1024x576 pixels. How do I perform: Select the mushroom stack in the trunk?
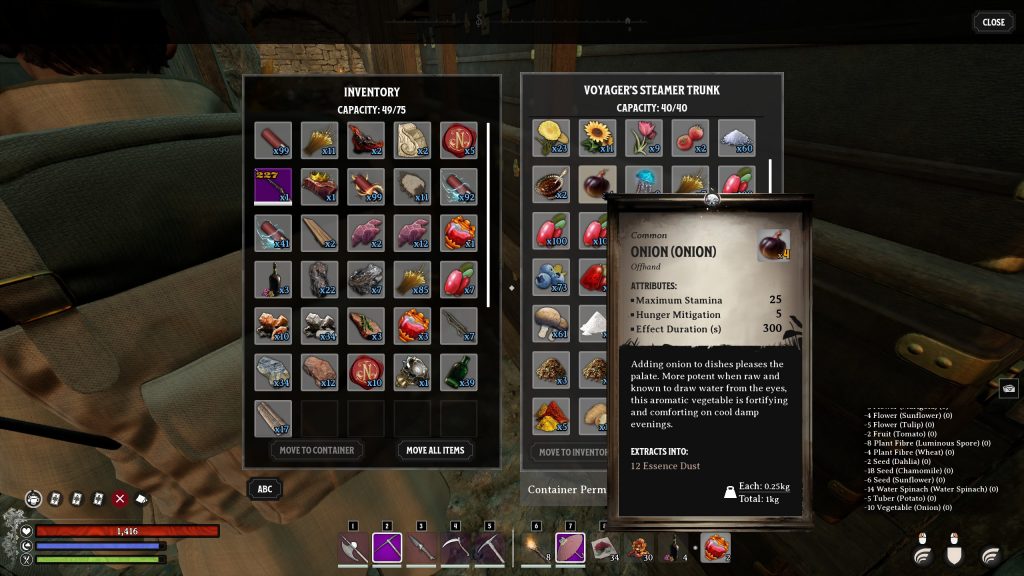[x=551, y=323]
